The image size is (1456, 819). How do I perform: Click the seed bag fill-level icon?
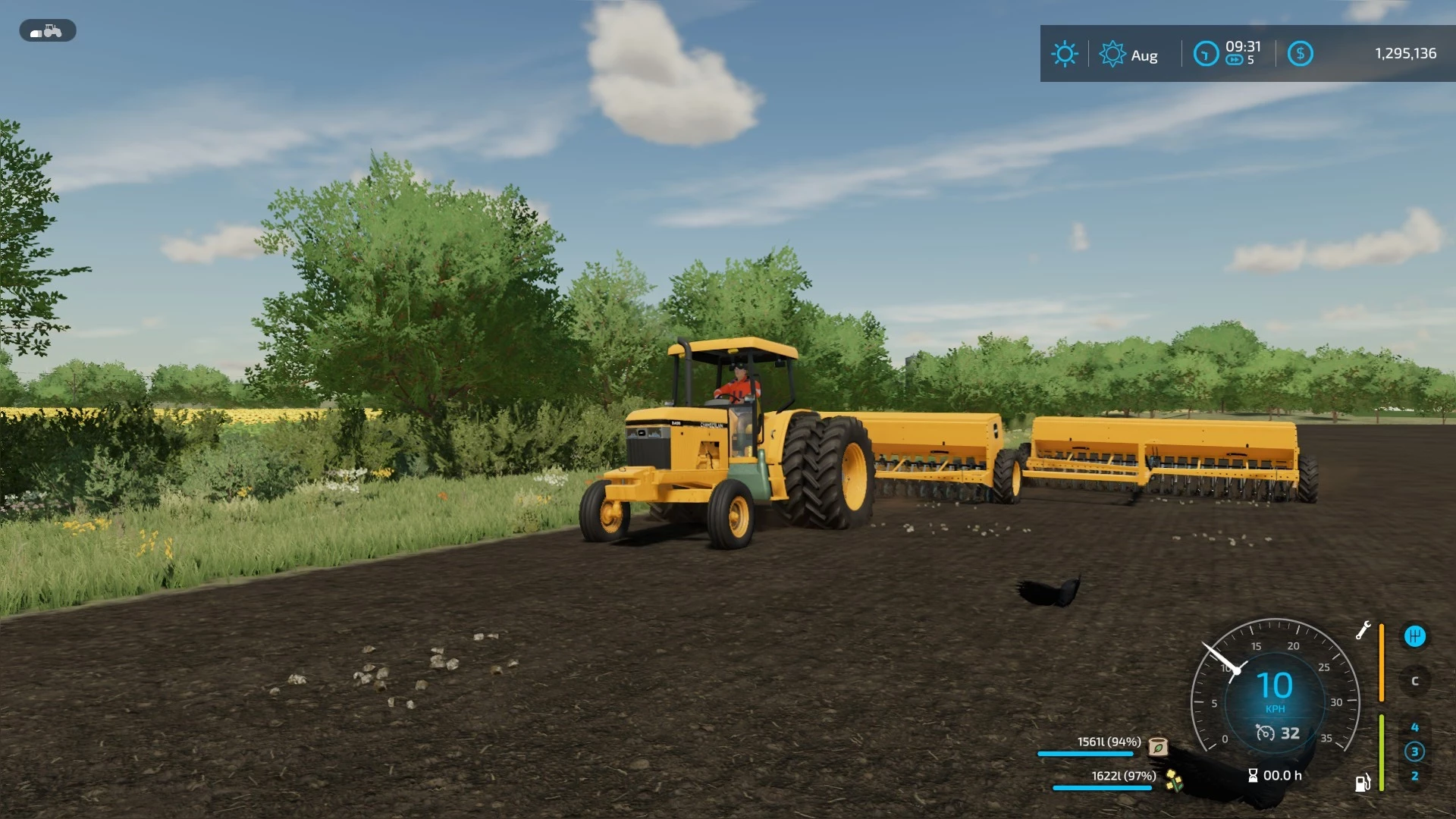(1158, 748)
